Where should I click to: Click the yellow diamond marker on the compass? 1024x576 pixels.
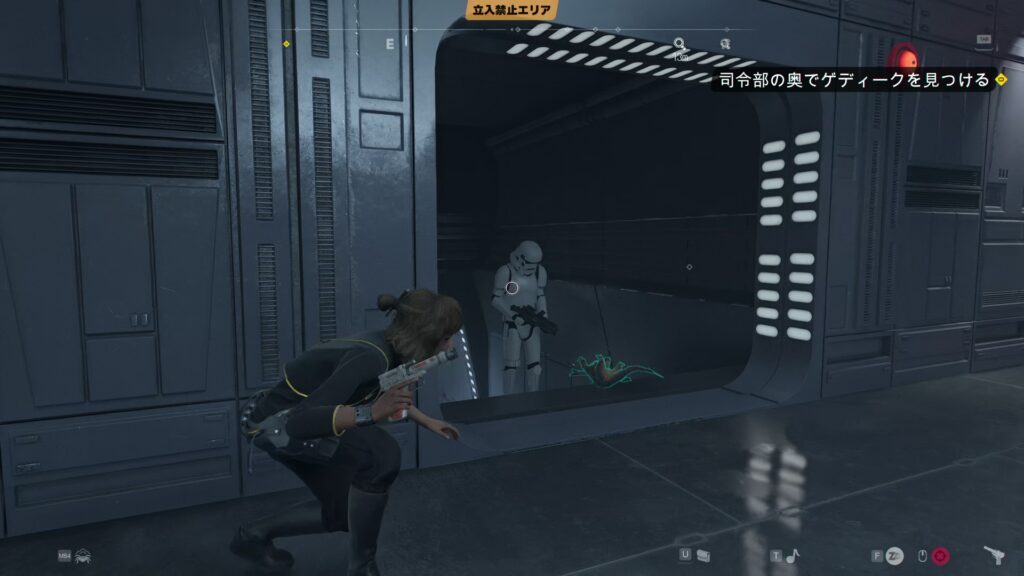click(x=286, y=44)
